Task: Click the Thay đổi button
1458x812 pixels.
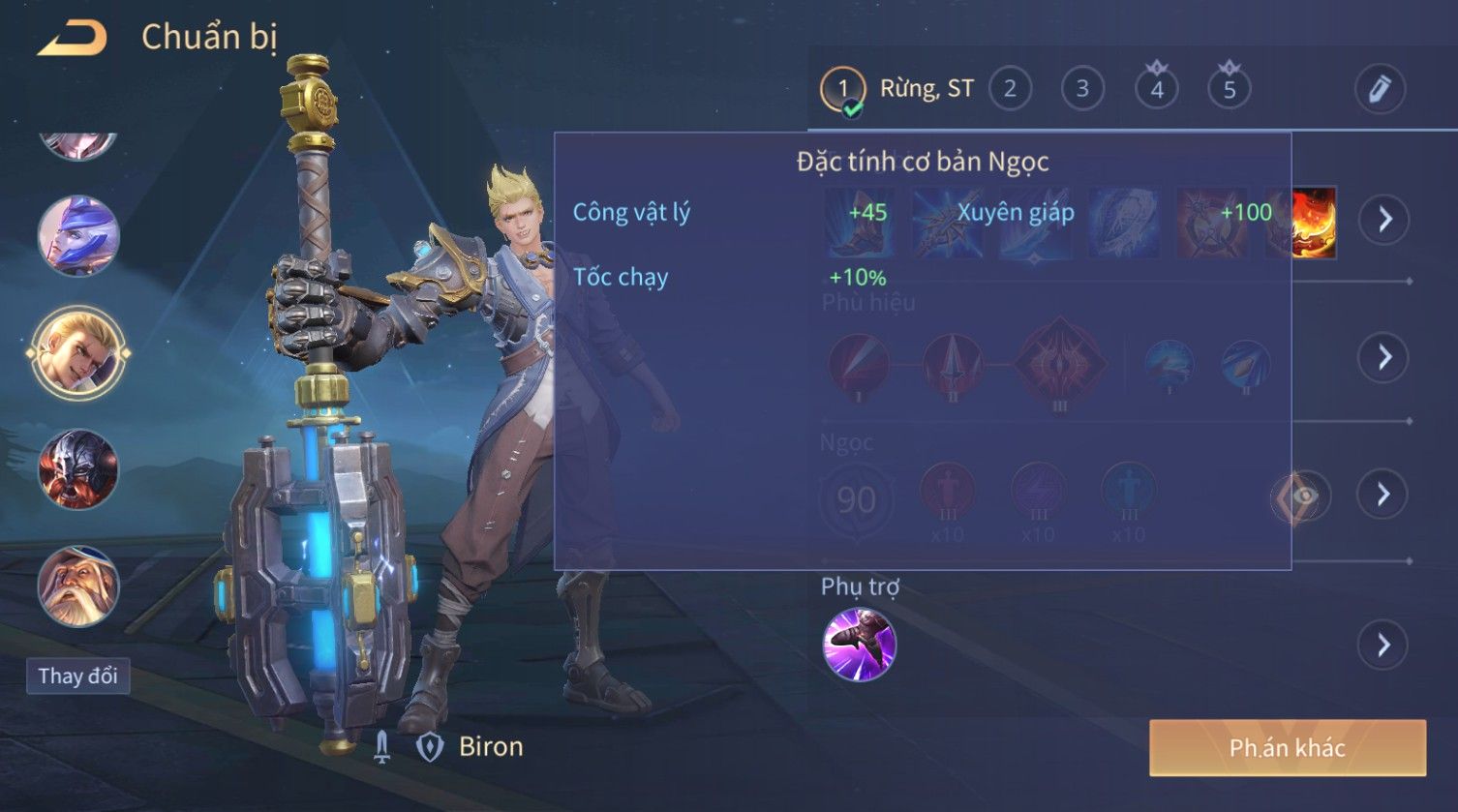Action: 77,676
